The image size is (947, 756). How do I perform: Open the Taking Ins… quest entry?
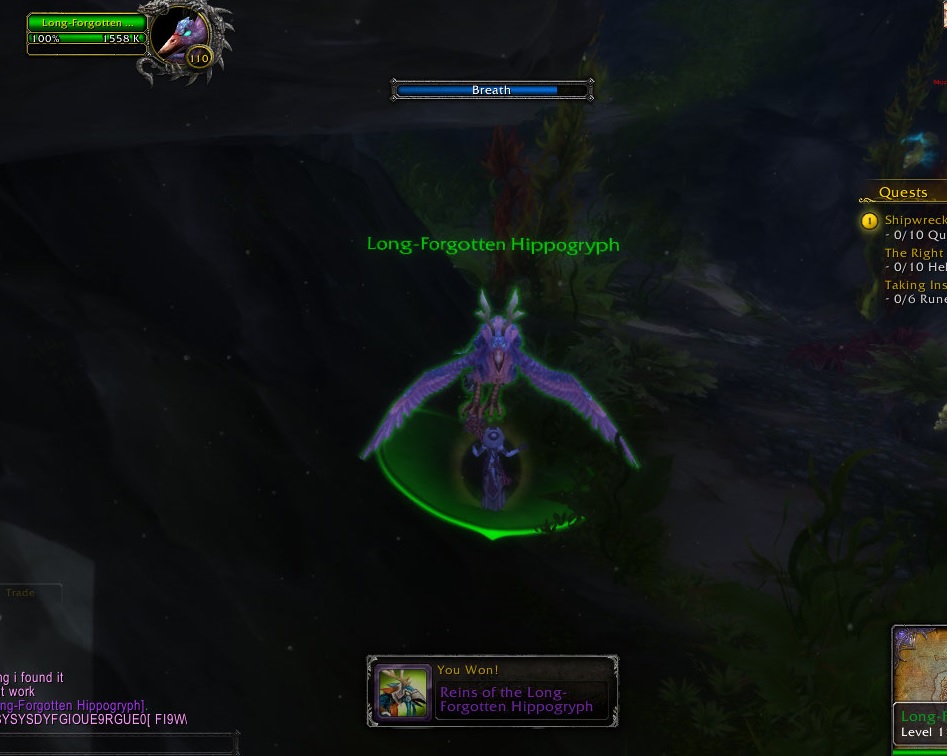[x=915, y=285]
